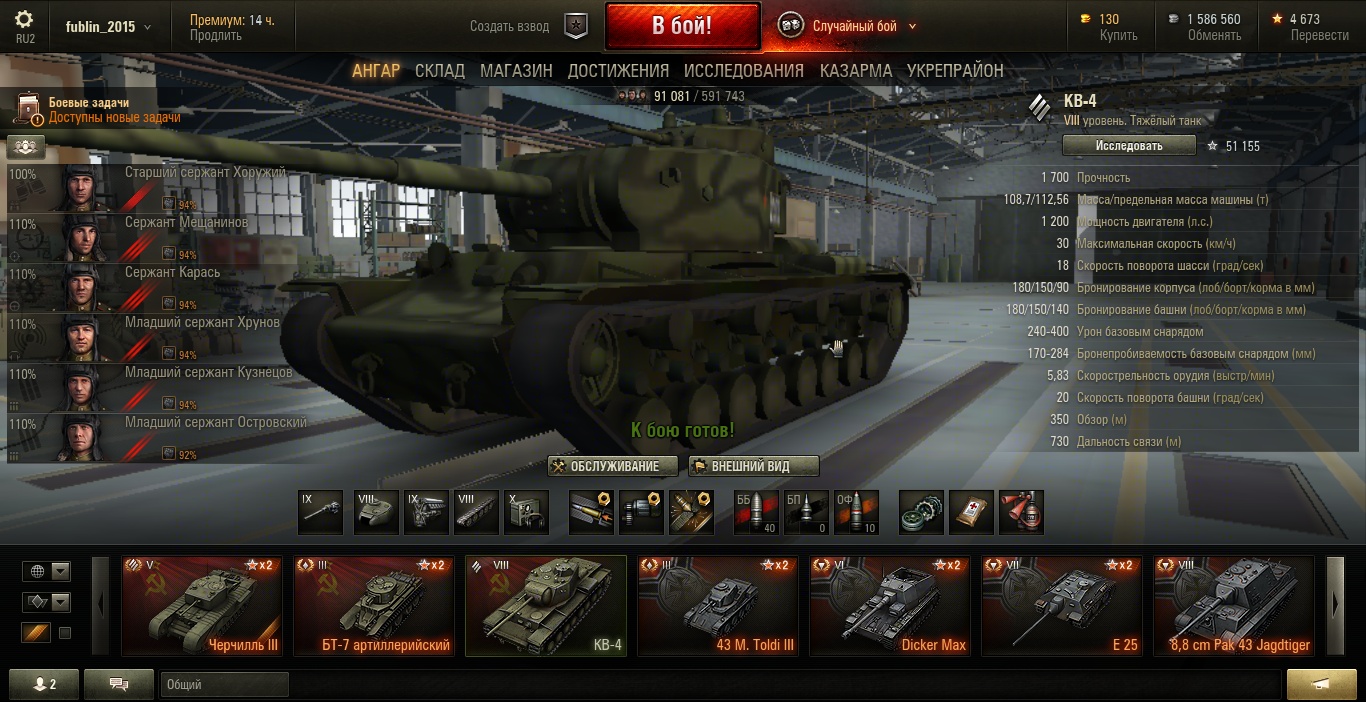This screenshot has width=1366, height=702.
Task: Open the Обслуживание service button
Action: (613, 466)
